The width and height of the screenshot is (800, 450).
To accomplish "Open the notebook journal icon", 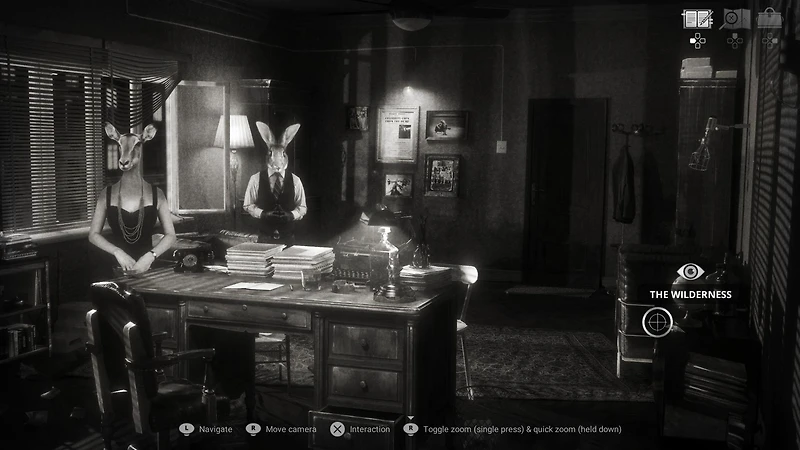I will [x=697, y=18].
